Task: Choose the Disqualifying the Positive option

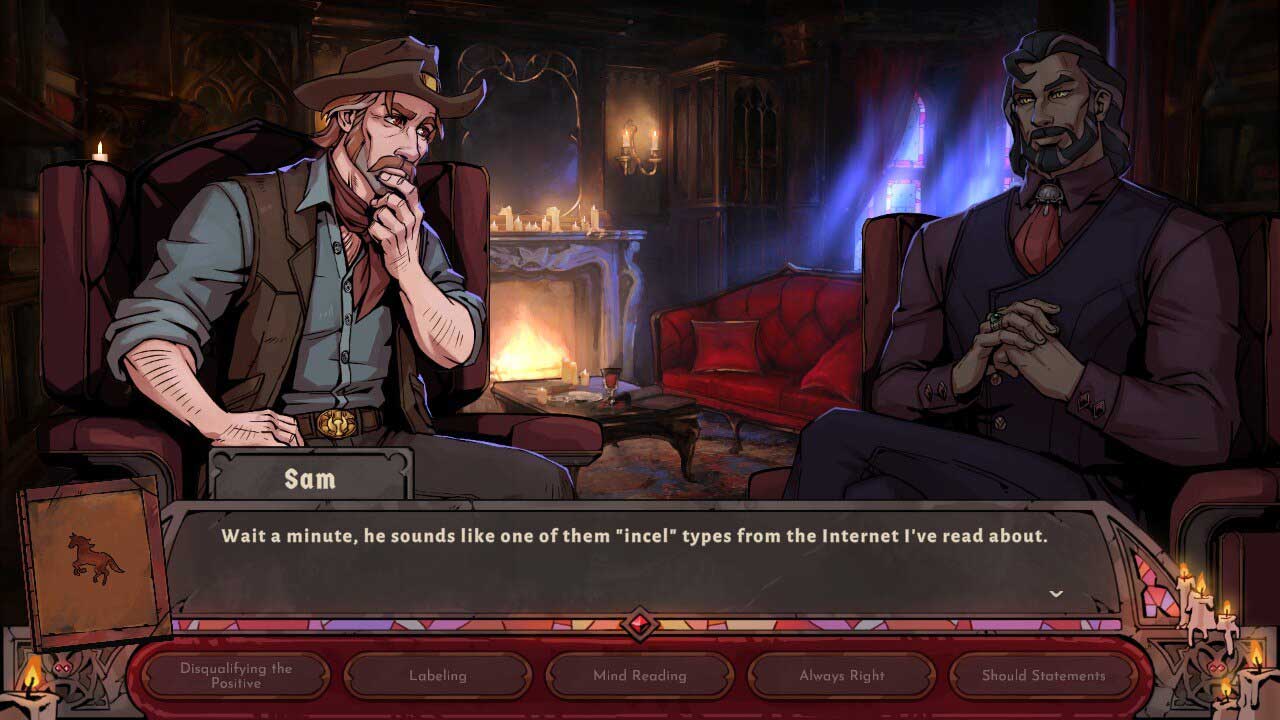Action: click(236, 675)
